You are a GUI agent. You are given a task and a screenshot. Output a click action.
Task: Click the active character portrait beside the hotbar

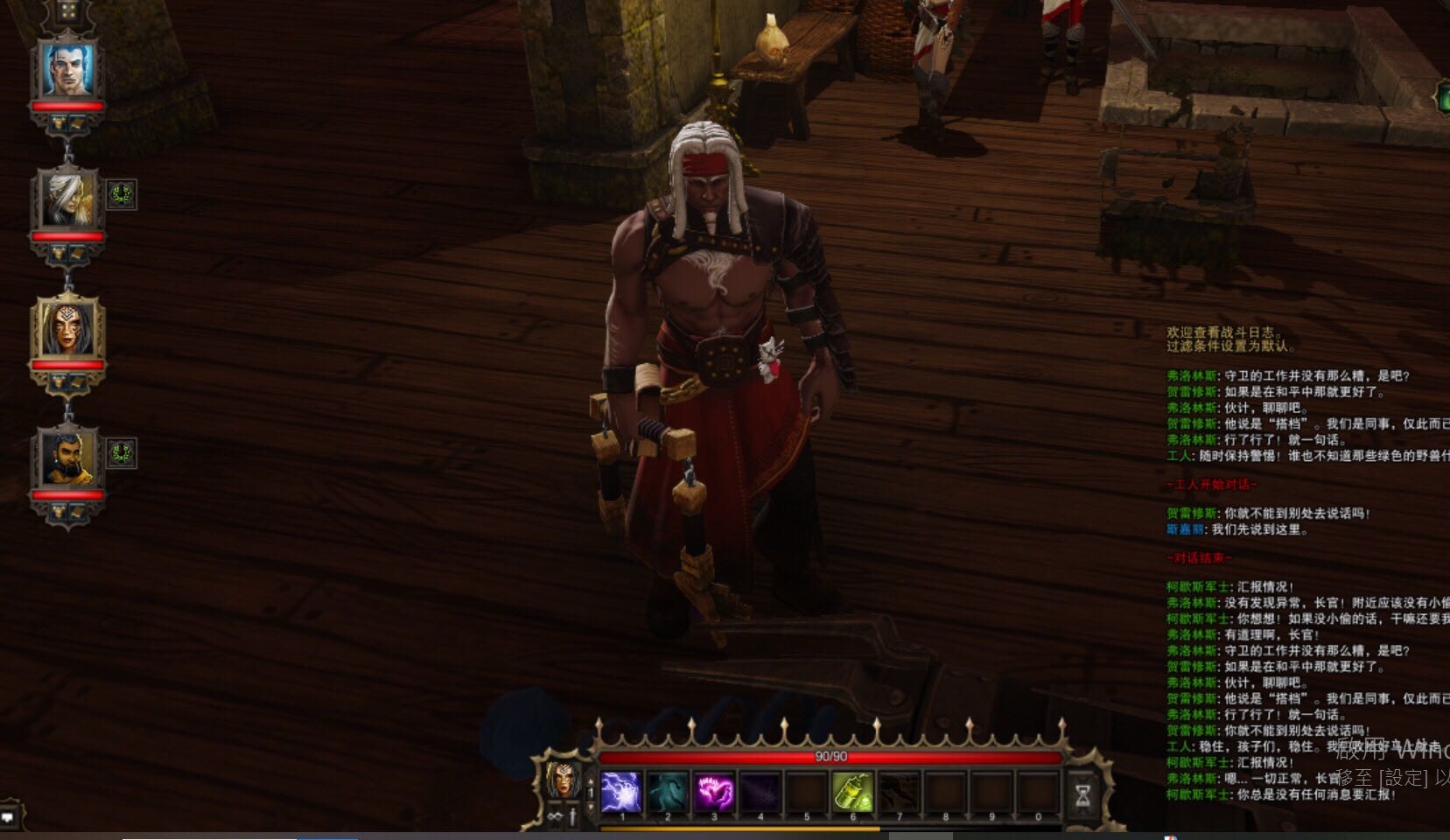[562, 780]
